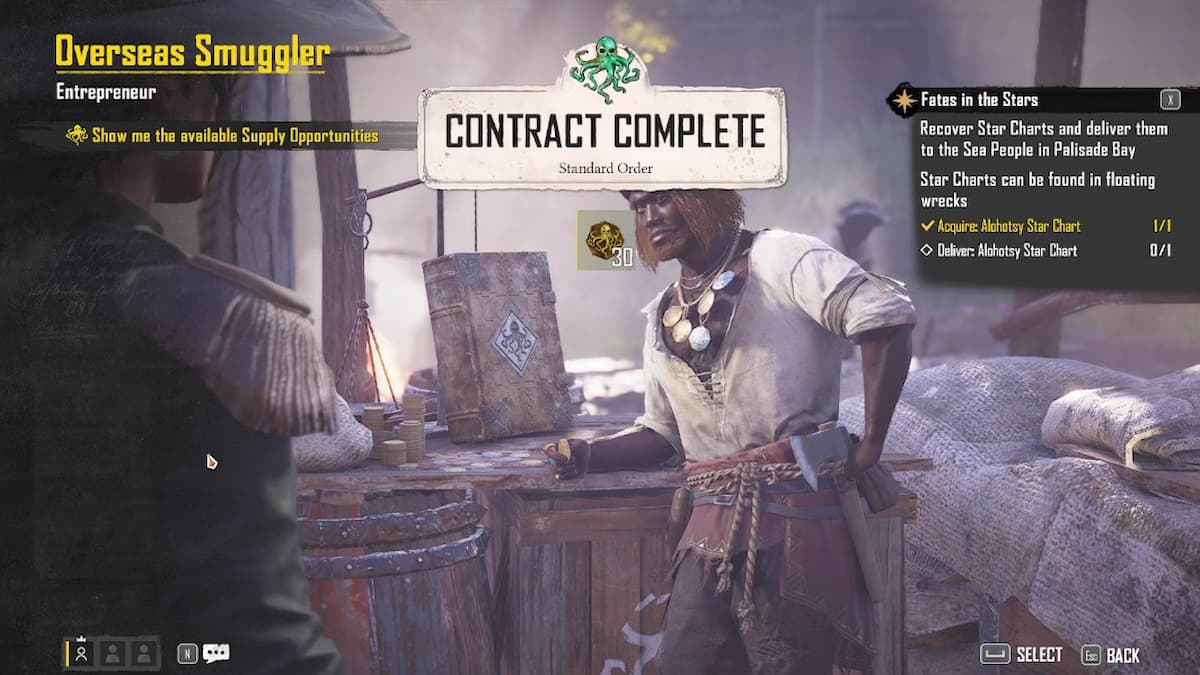The height and width of the screenshot is (675, 1200).
Task: Click the SELECT label at bottom right
Action: click(x=1038, y=655)
